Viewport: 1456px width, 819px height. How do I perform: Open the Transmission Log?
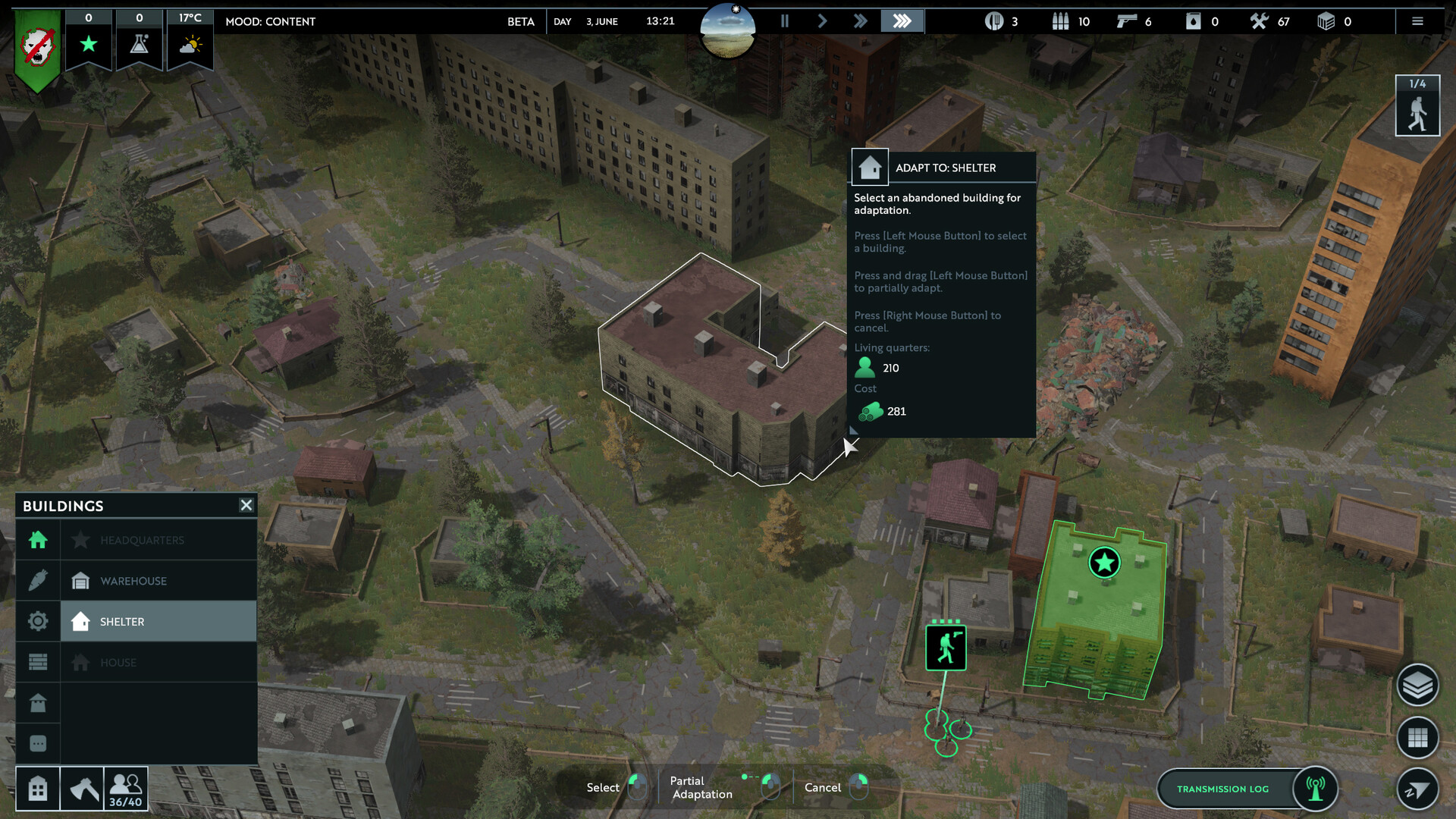coord(1224,789)
